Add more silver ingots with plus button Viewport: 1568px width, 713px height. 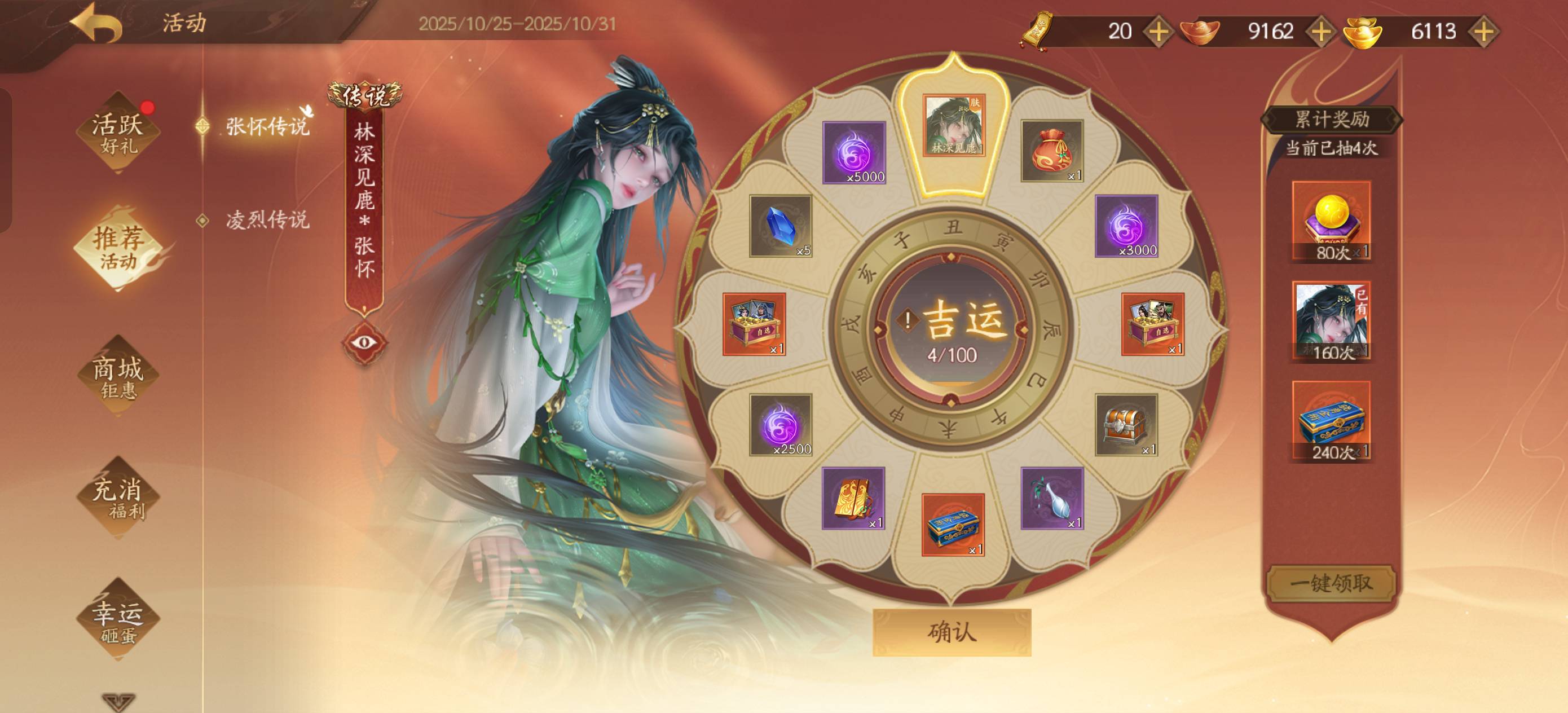click(x=1320, y=32)
